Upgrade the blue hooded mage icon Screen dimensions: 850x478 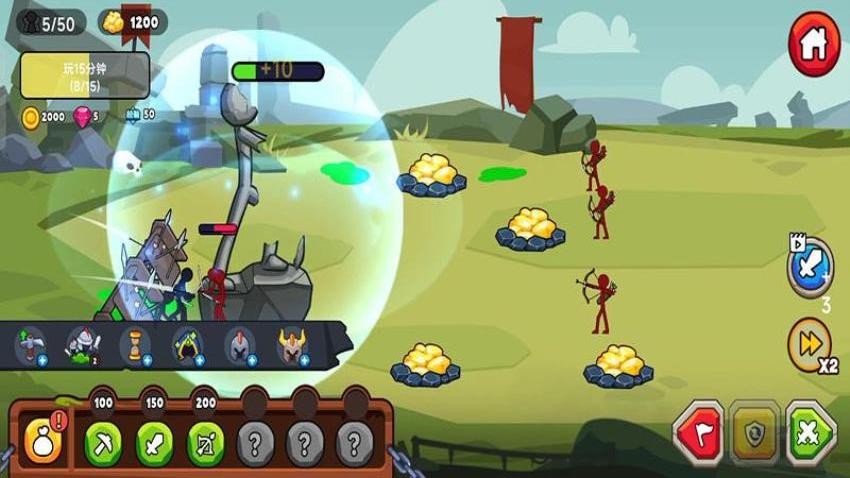click(187, 345)
